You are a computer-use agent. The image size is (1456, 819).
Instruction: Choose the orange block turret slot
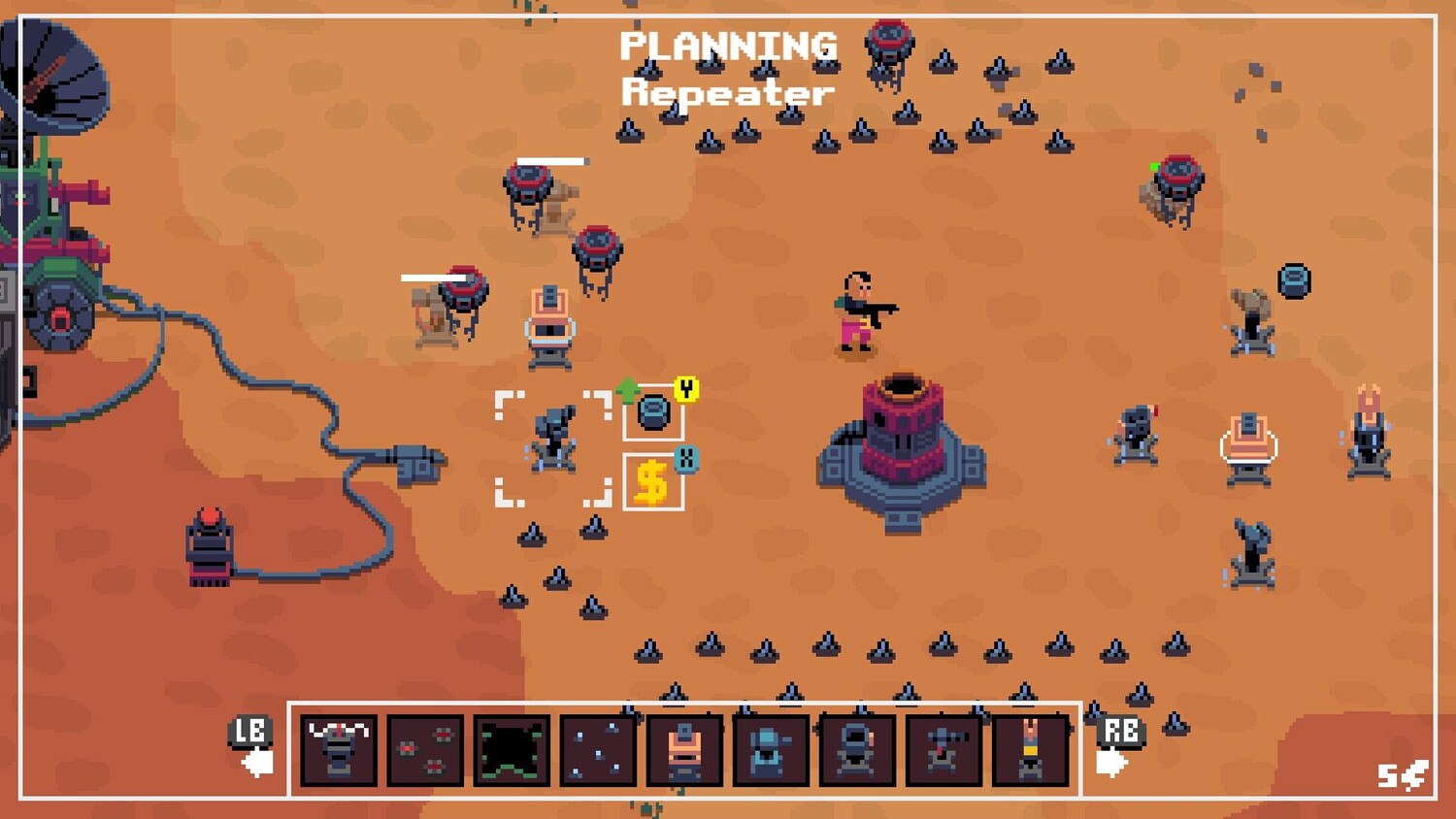pos(684,749)
